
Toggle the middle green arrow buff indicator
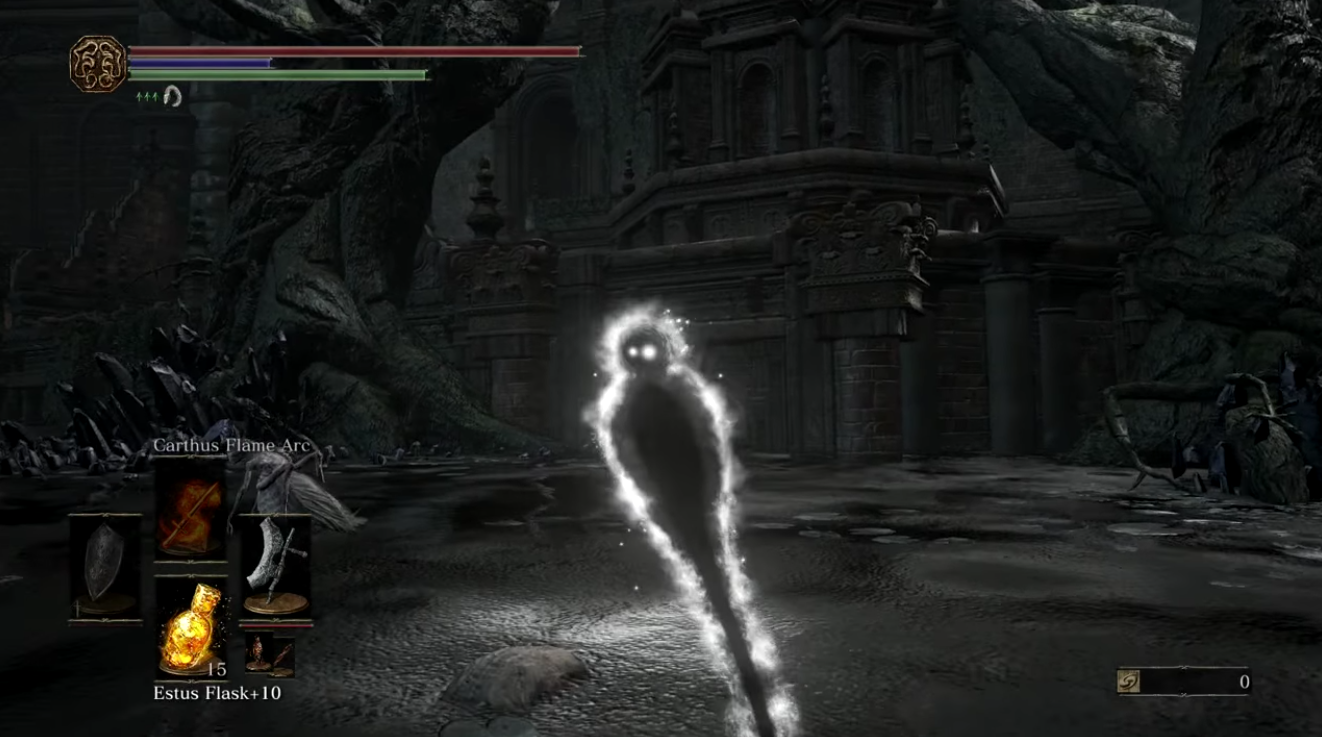[146, 97]
